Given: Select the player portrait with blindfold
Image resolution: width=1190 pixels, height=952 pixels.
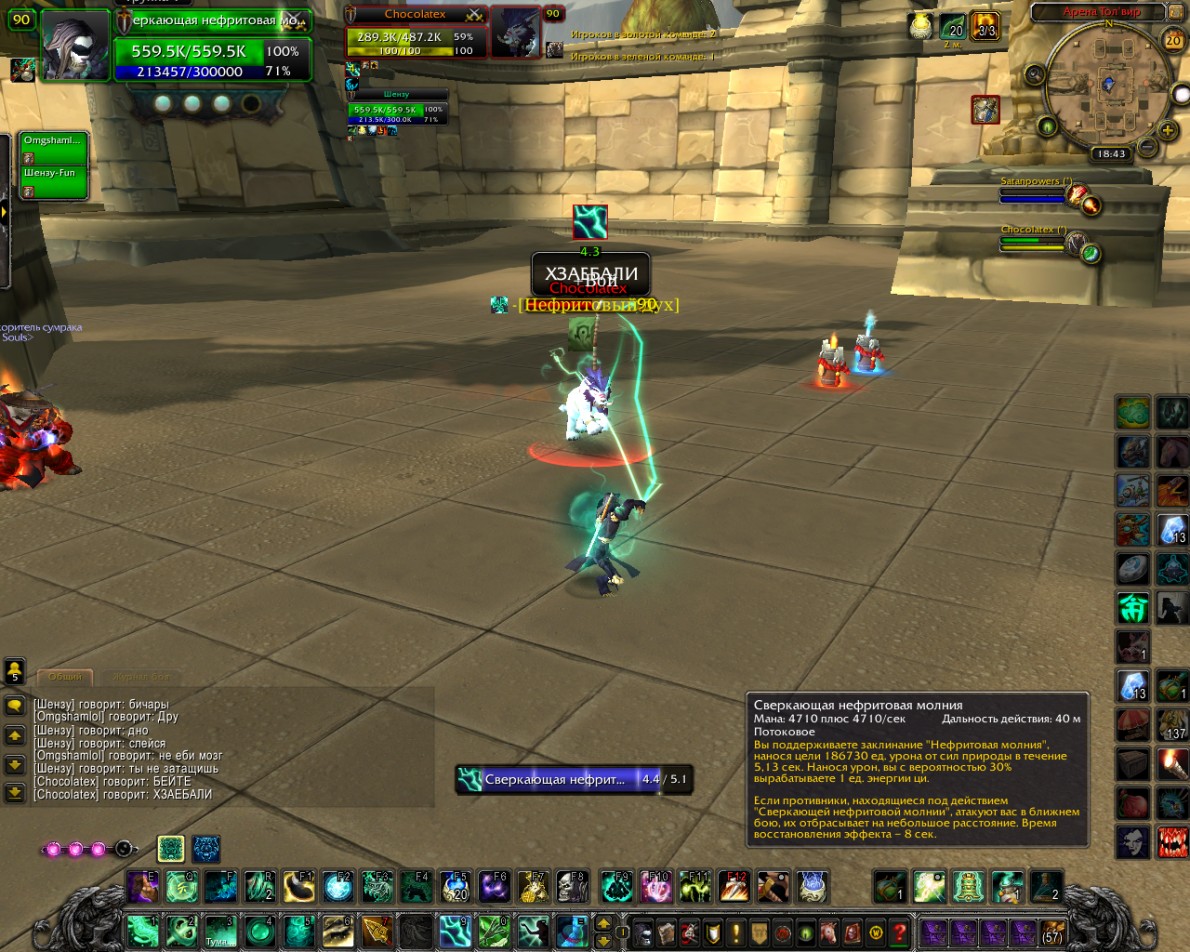Looking at the screenshot, I should click(75, 45).
